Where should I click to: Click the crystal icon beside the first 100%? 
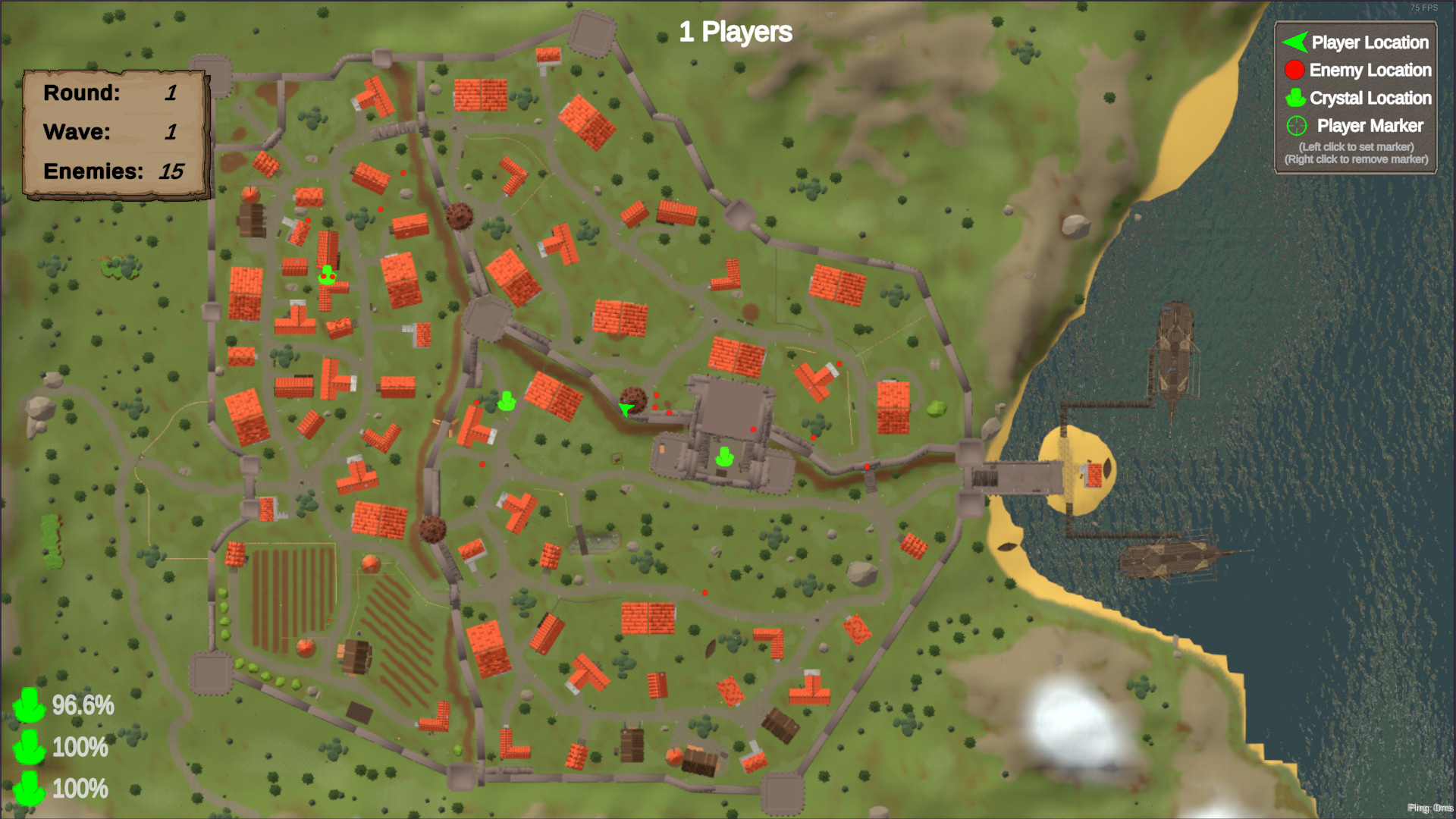tap(30, 748)
